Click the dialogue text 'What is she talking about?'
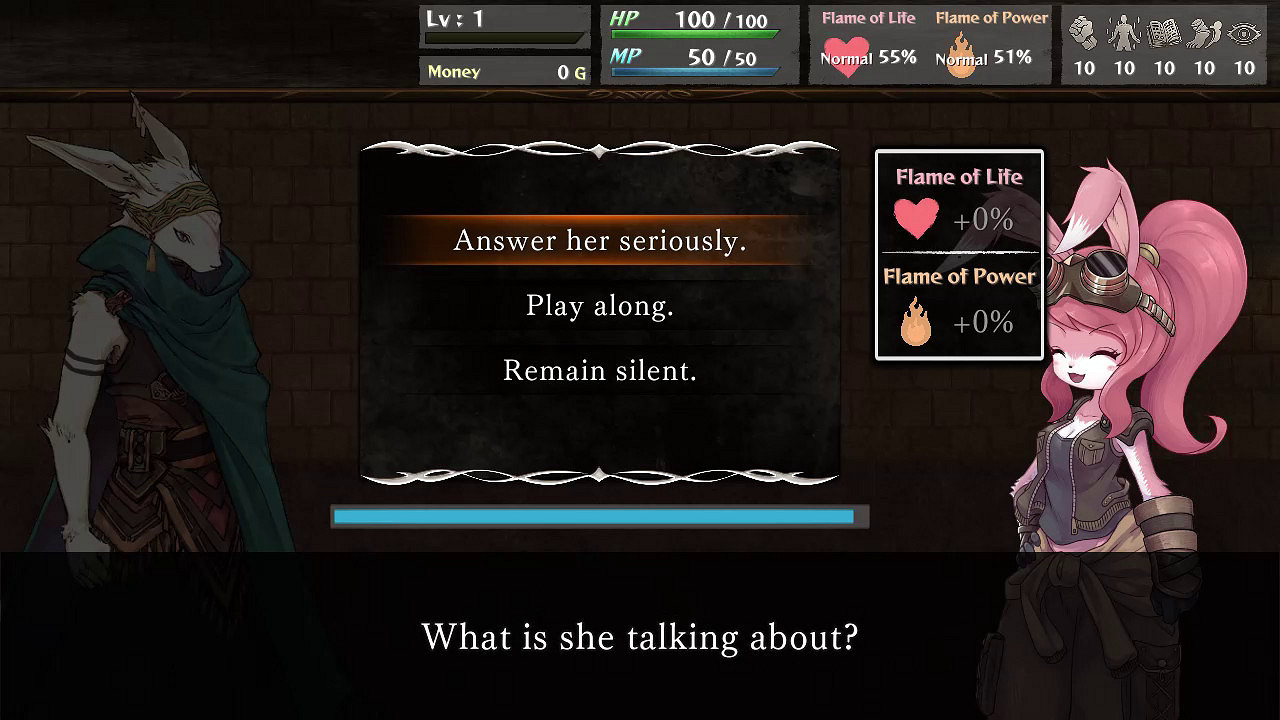1280x720 pixels. 640,637
